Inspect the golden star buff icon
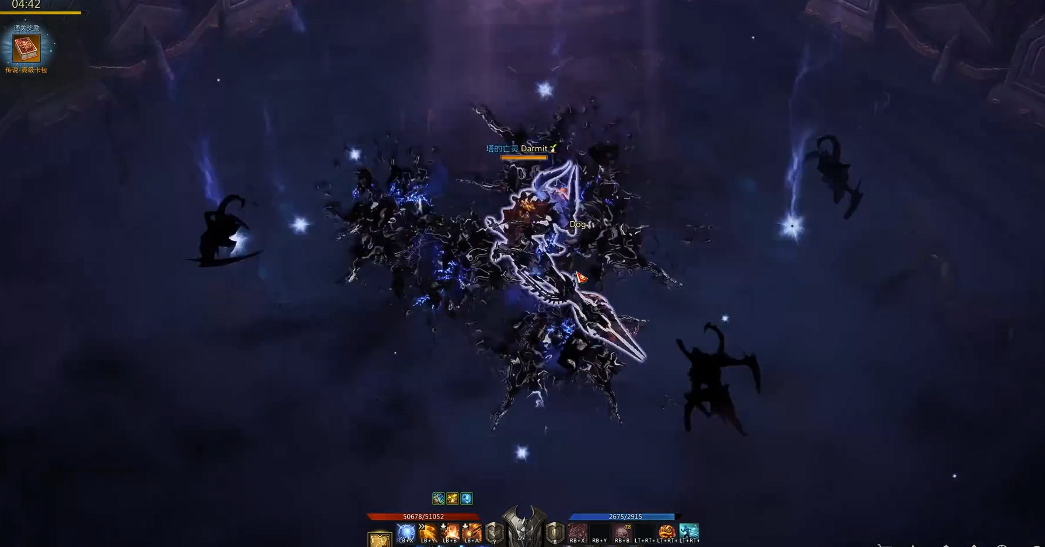The image size is (1045, 547). 452,498
